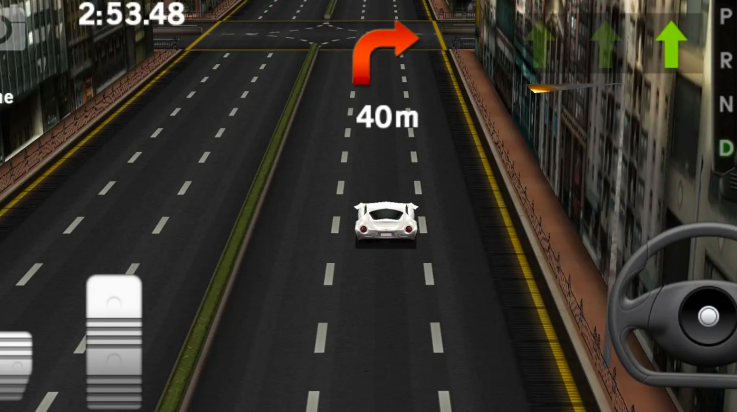Switch view with the camera icon

tap(10, 30)
